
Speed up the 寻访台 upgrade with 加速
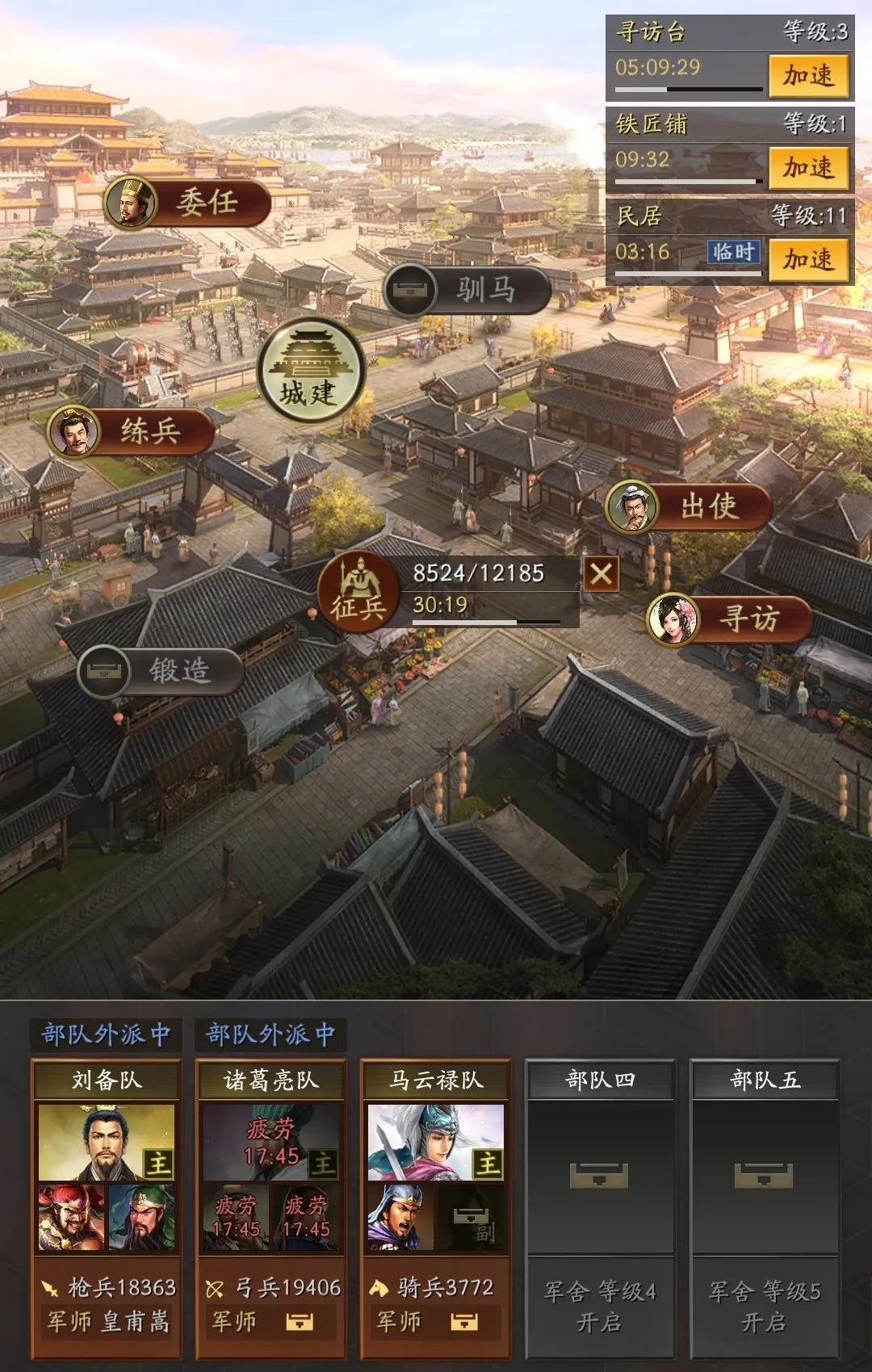[807, 76]
